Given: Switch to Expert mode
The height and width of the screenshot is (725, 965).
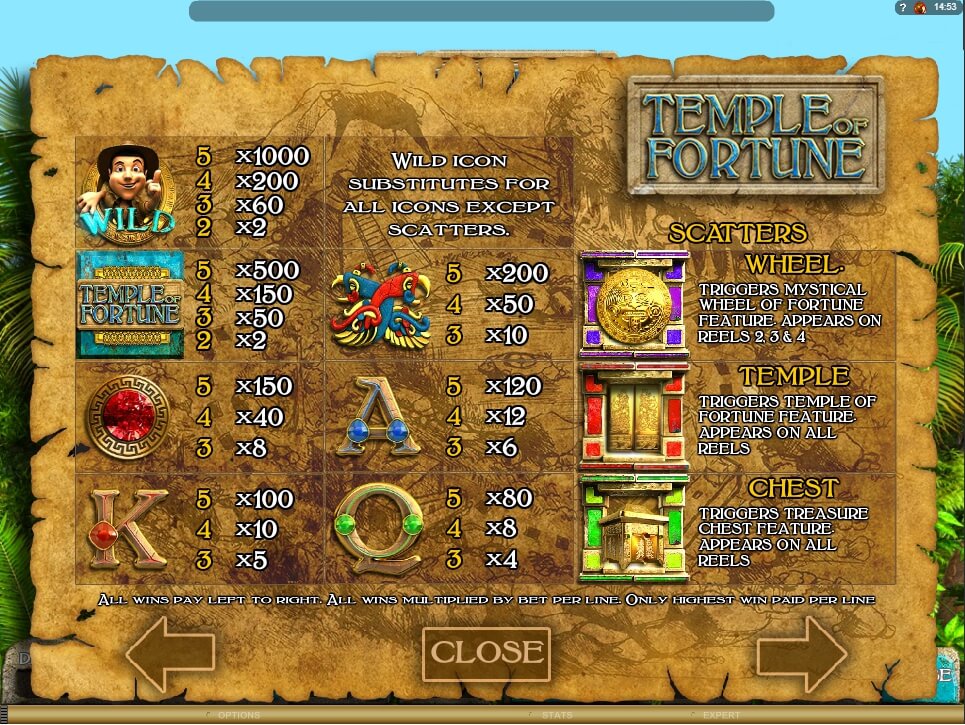Looking at the screenshot, I should 720,715.
